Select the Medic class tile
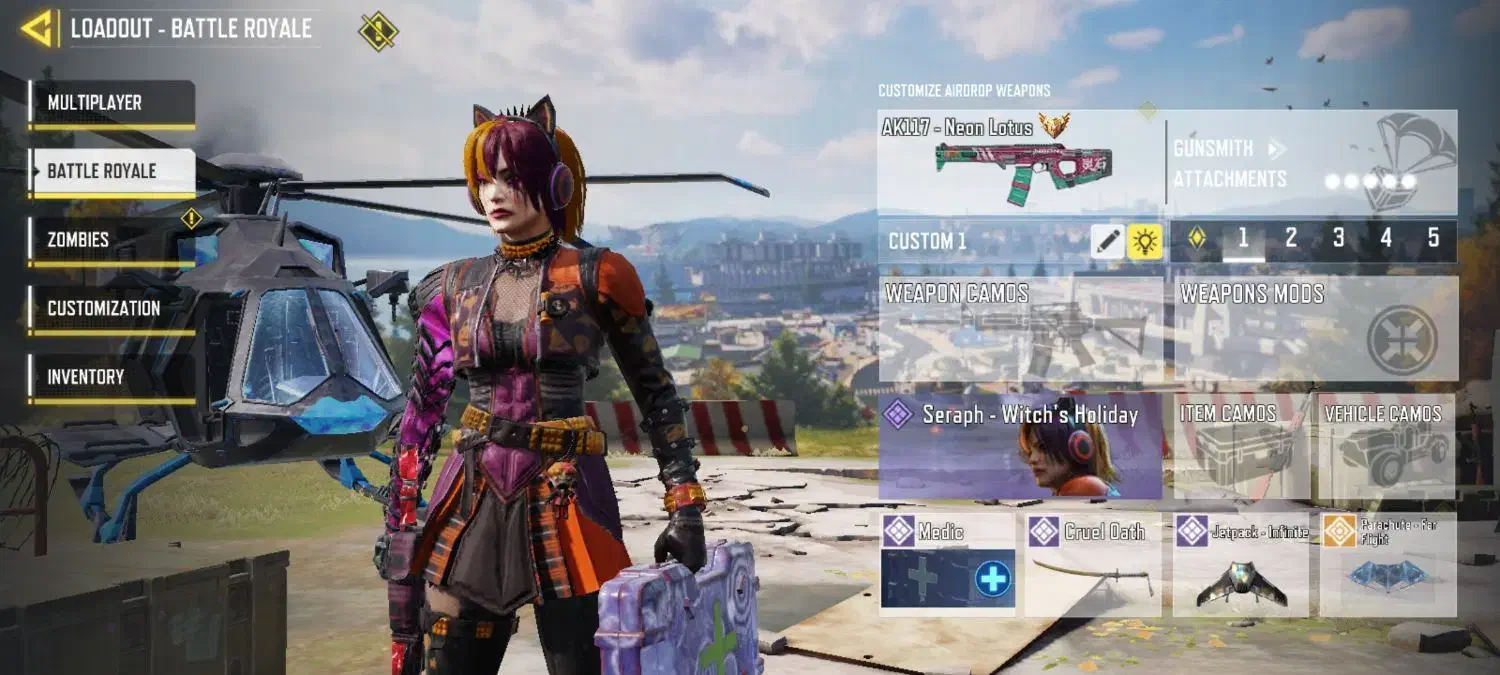This screenshot has height=675, width=1500. [x=948, y=563]
